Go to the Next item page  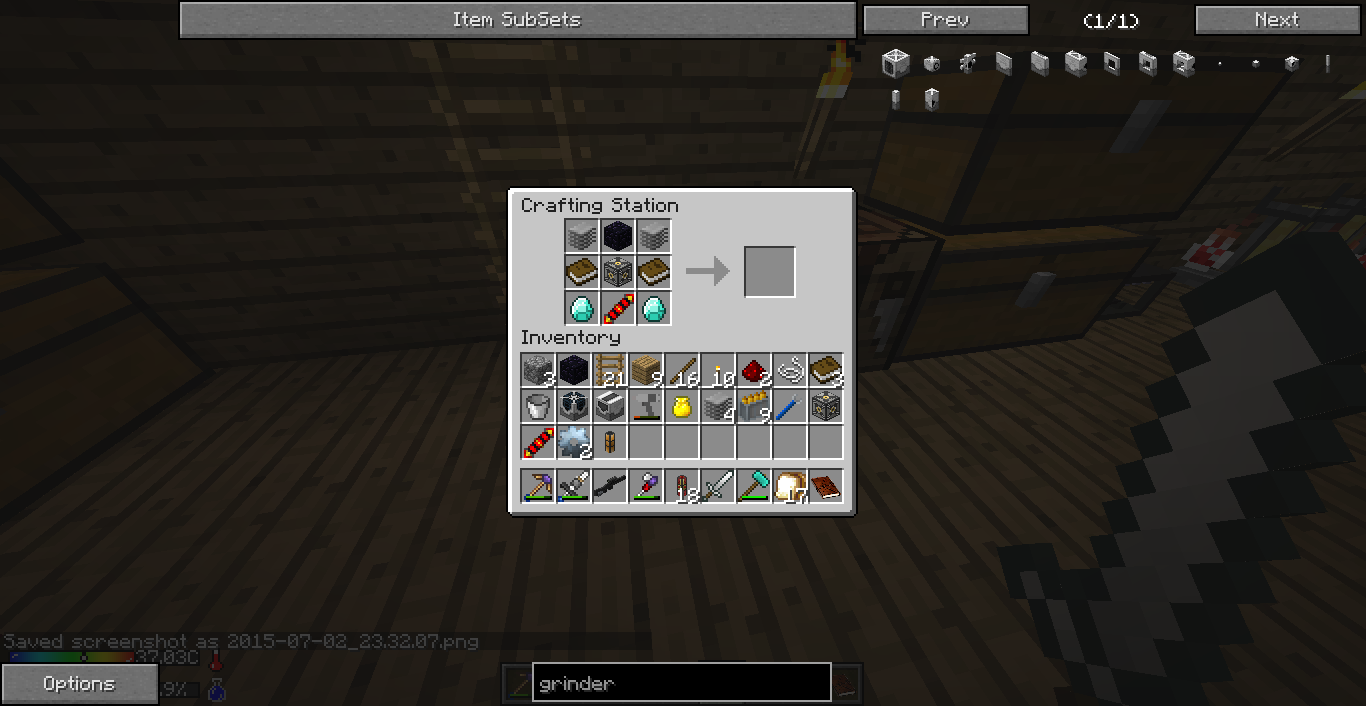pos(1277,20)
